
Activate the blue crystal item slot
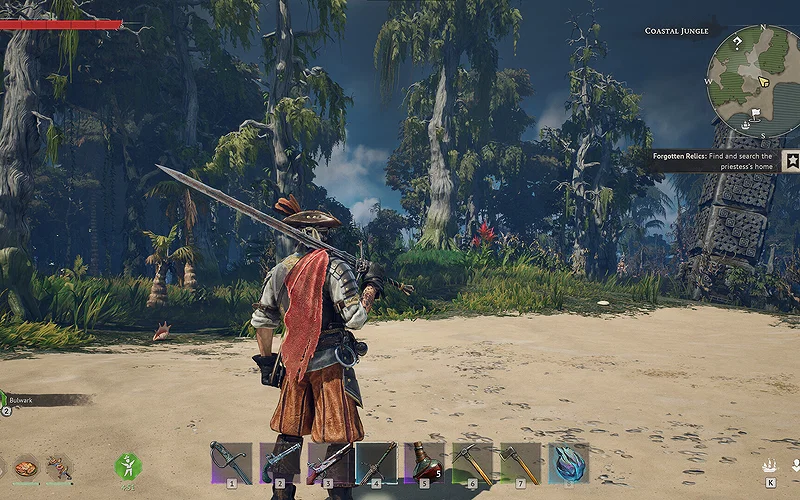tap(568, 462)
